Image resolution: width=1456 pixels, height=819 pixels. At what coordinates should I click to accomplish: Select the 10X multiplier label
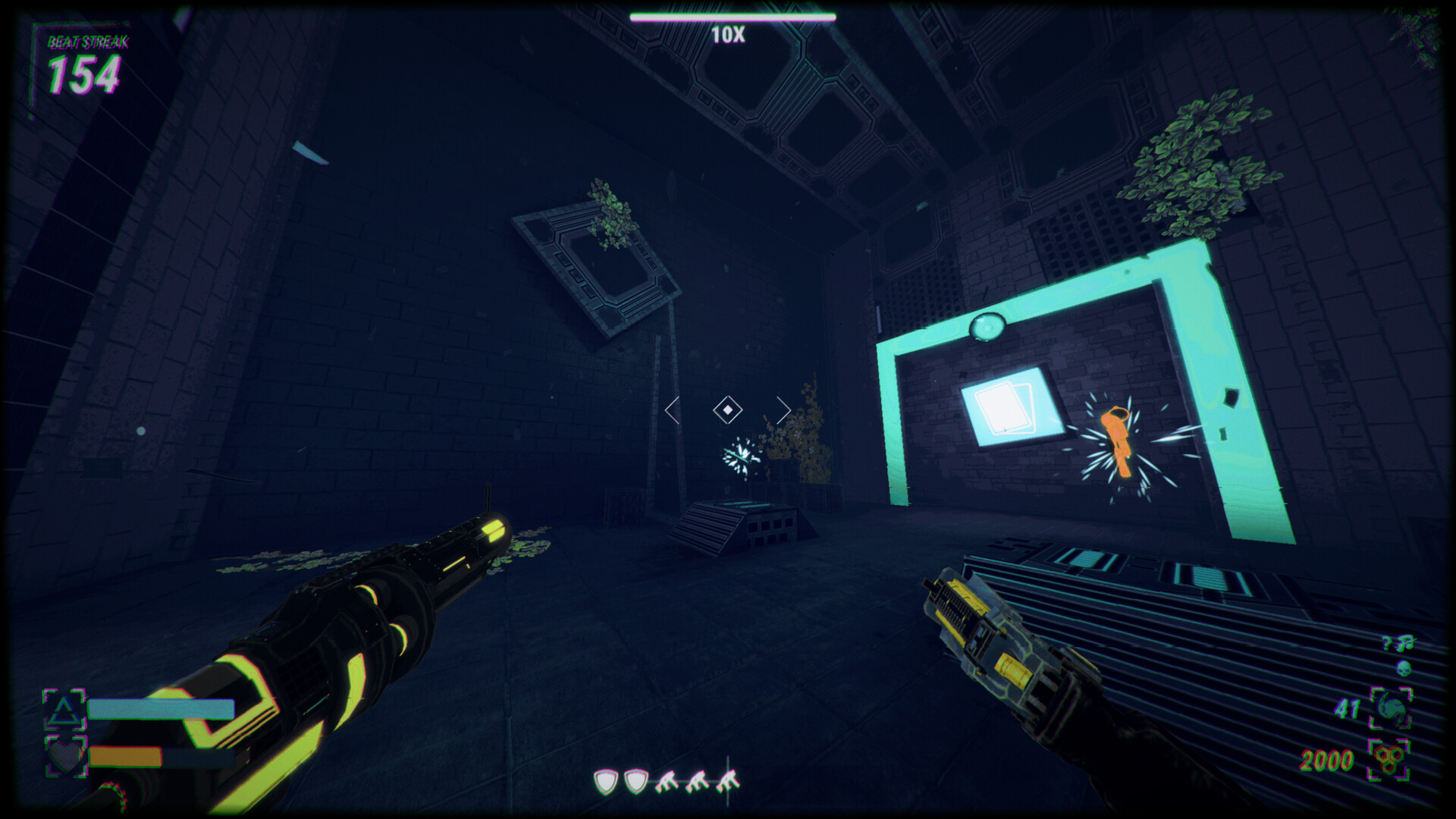pyautogui.click(x=727, y=33)
